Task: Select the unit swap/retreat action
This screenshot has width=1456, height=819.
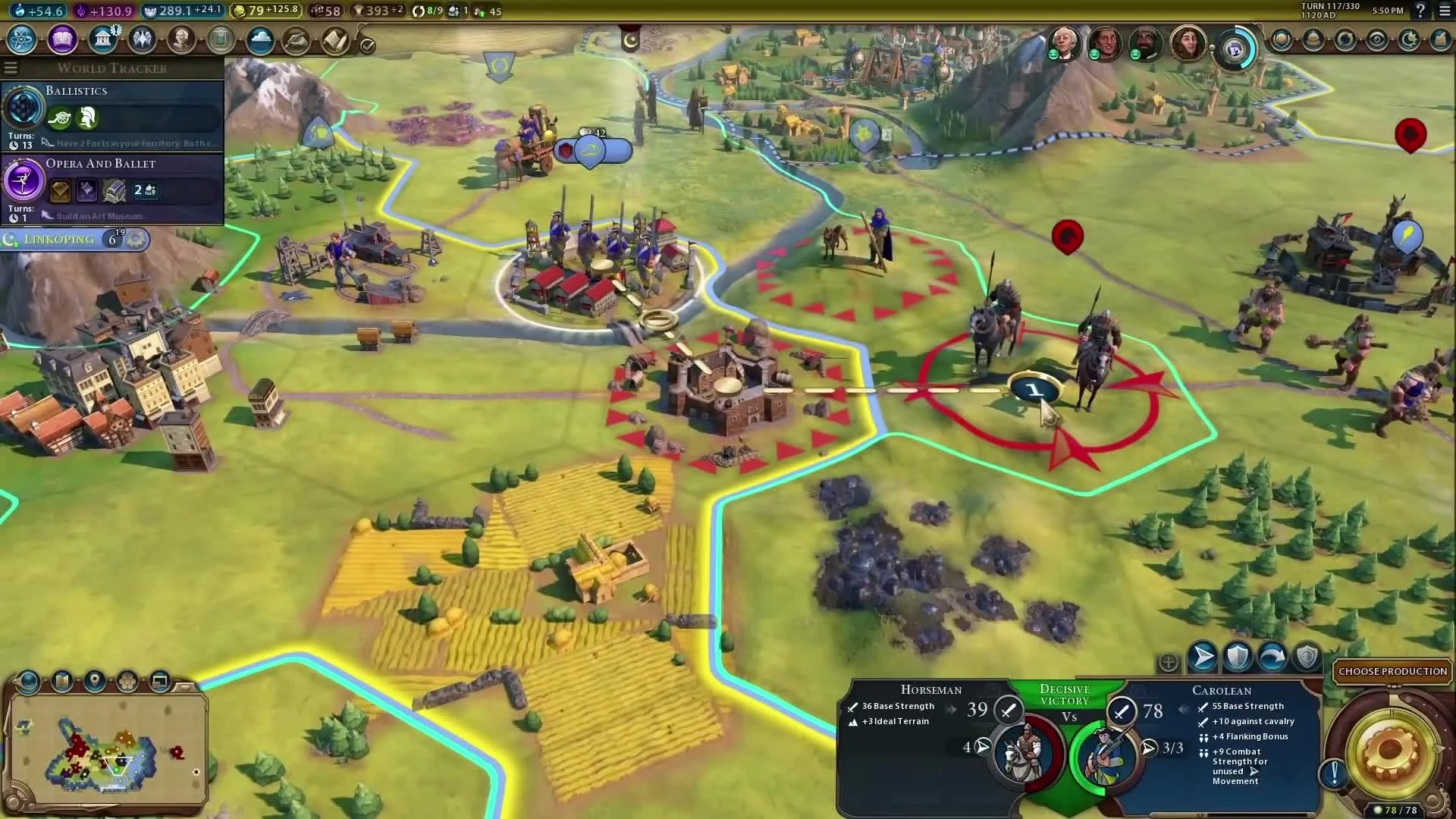Action: [1274, 657]
